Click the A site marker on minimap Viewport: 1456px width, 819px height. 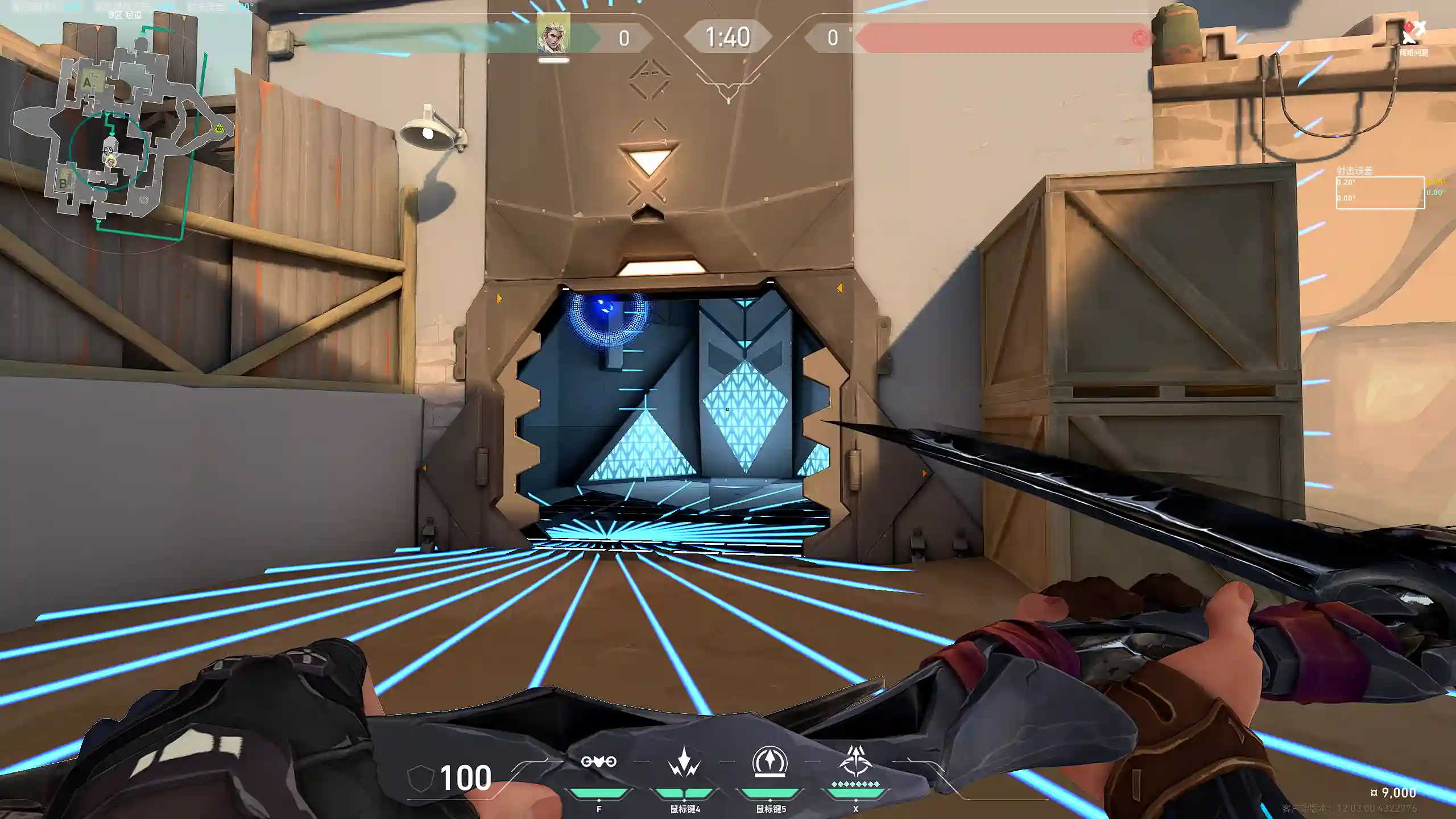87,82
